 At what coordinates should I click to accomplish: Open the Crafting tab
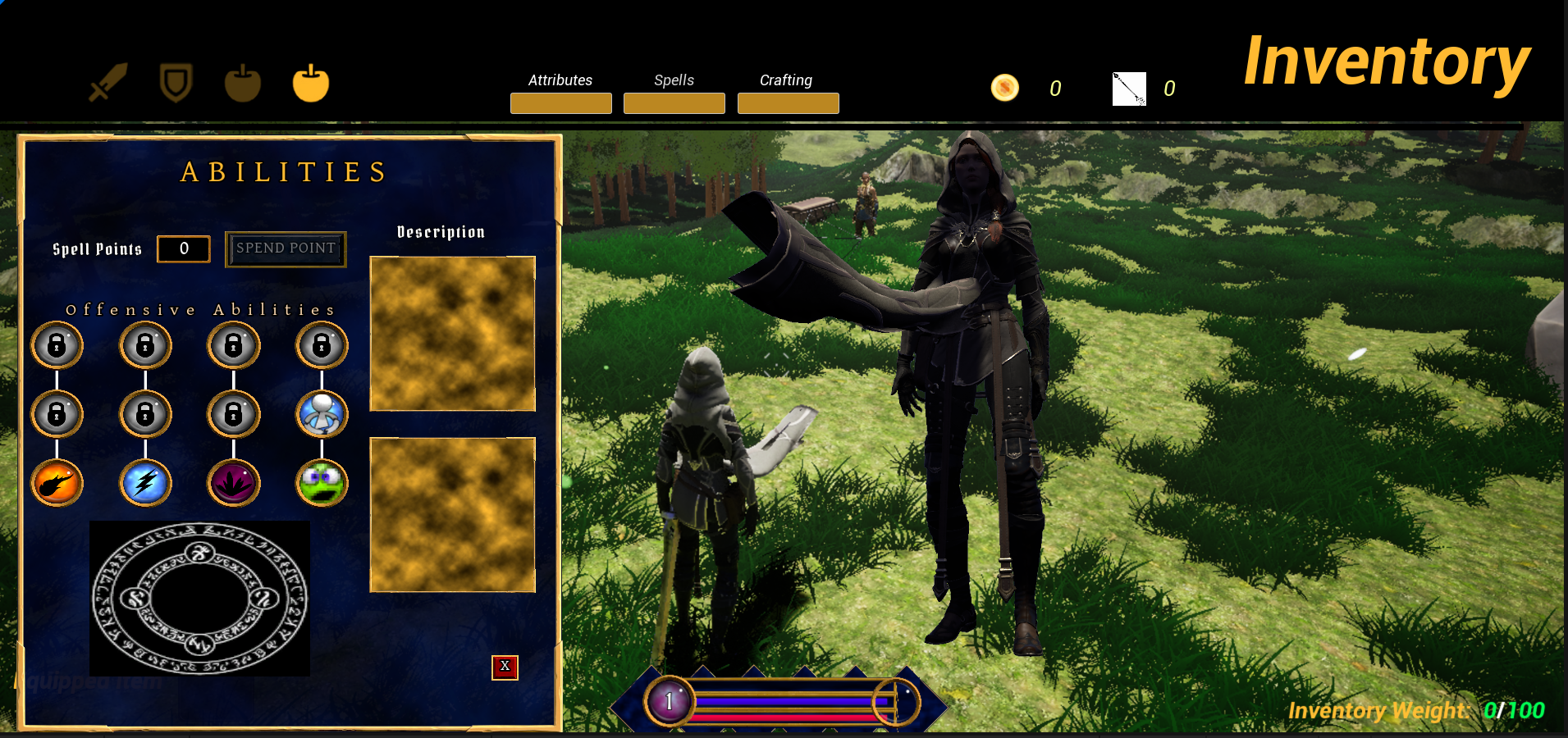[788, 102]
